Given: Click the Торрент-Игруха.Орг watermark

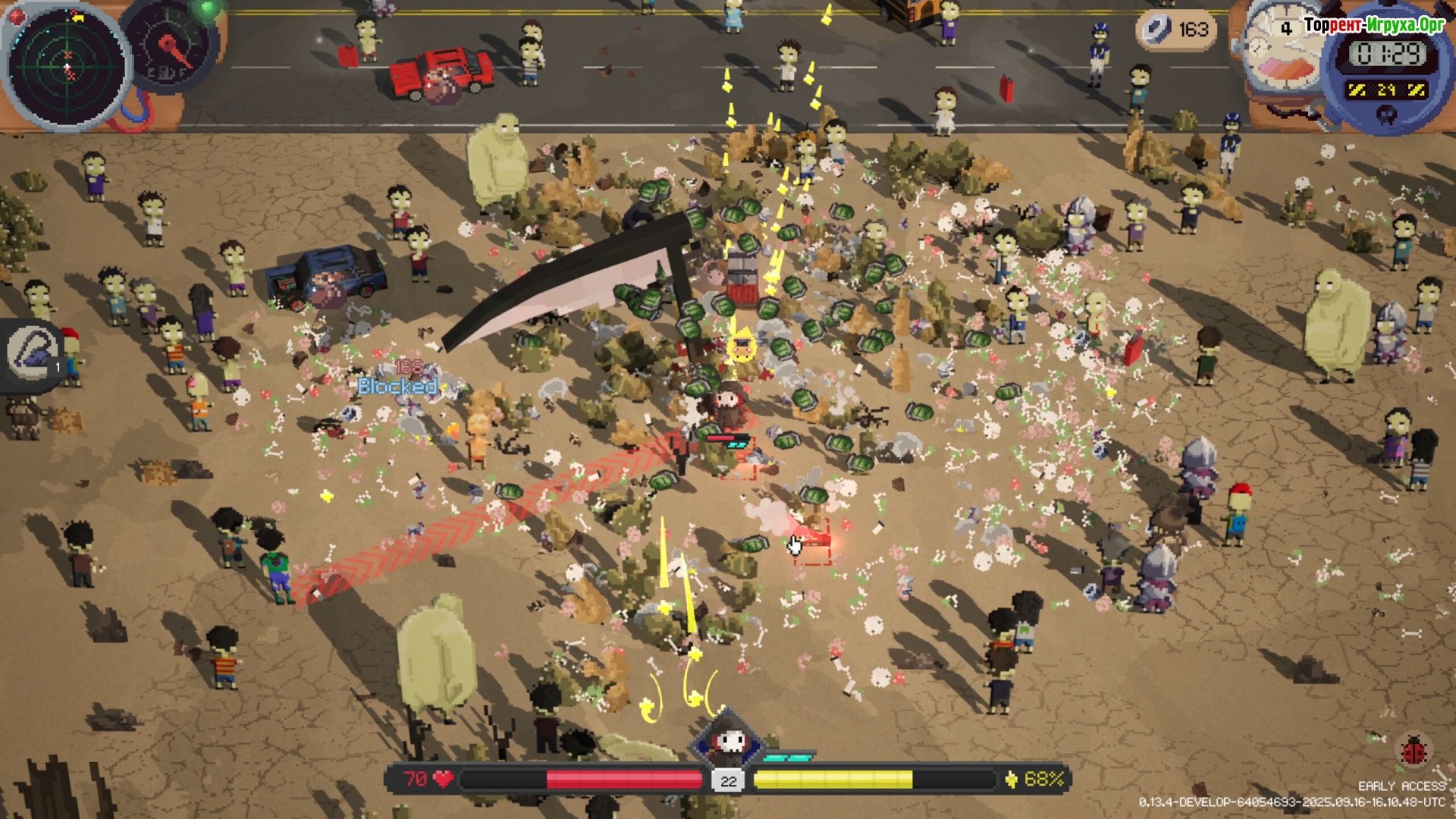Looking at the screenshot, I should (1374, 25).
